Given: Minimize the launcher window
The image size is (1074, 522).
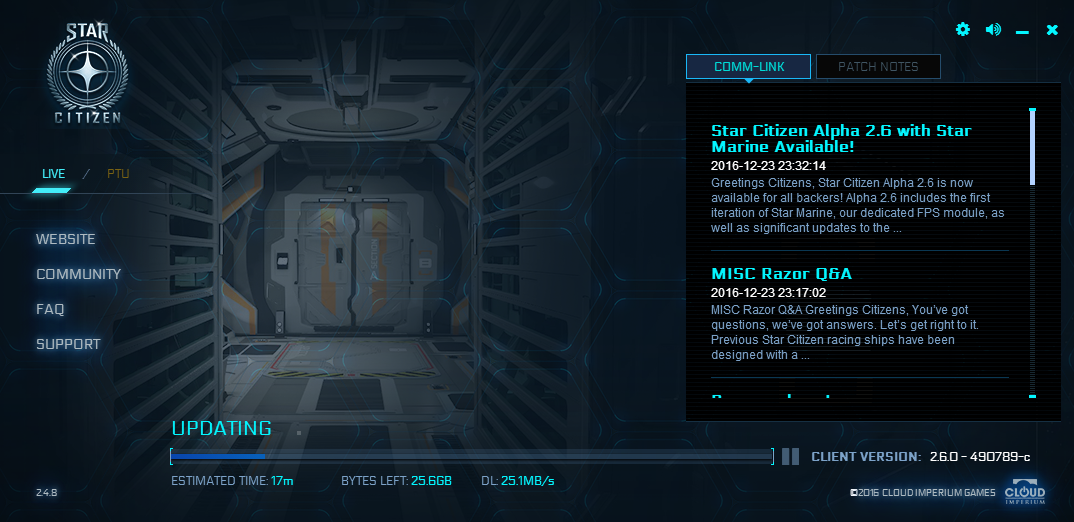Looking at the screenshot, I should 1022,31.
